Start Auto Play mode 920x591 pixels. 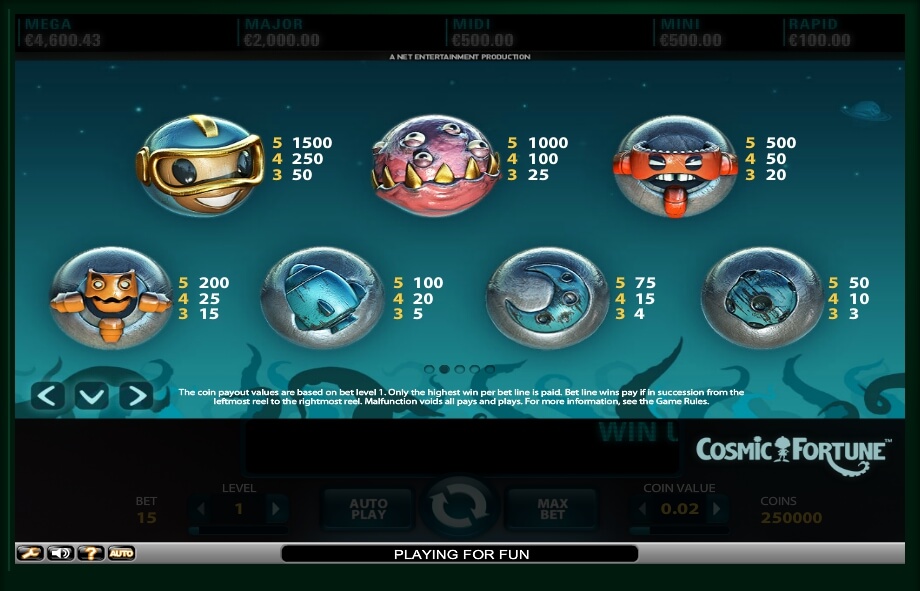click(368, 509)
